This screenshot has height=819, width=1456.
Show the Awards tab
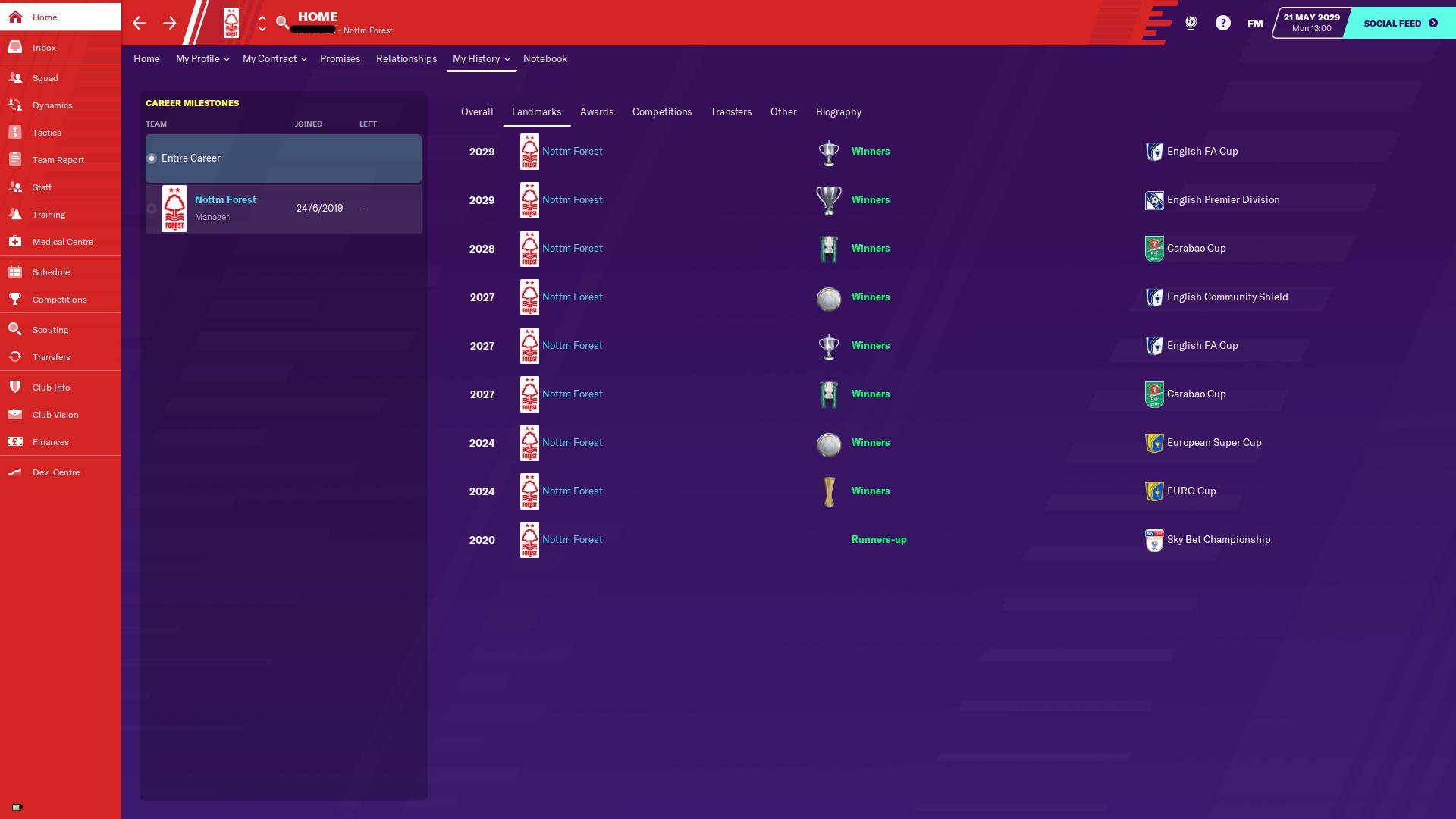point(597,112)
